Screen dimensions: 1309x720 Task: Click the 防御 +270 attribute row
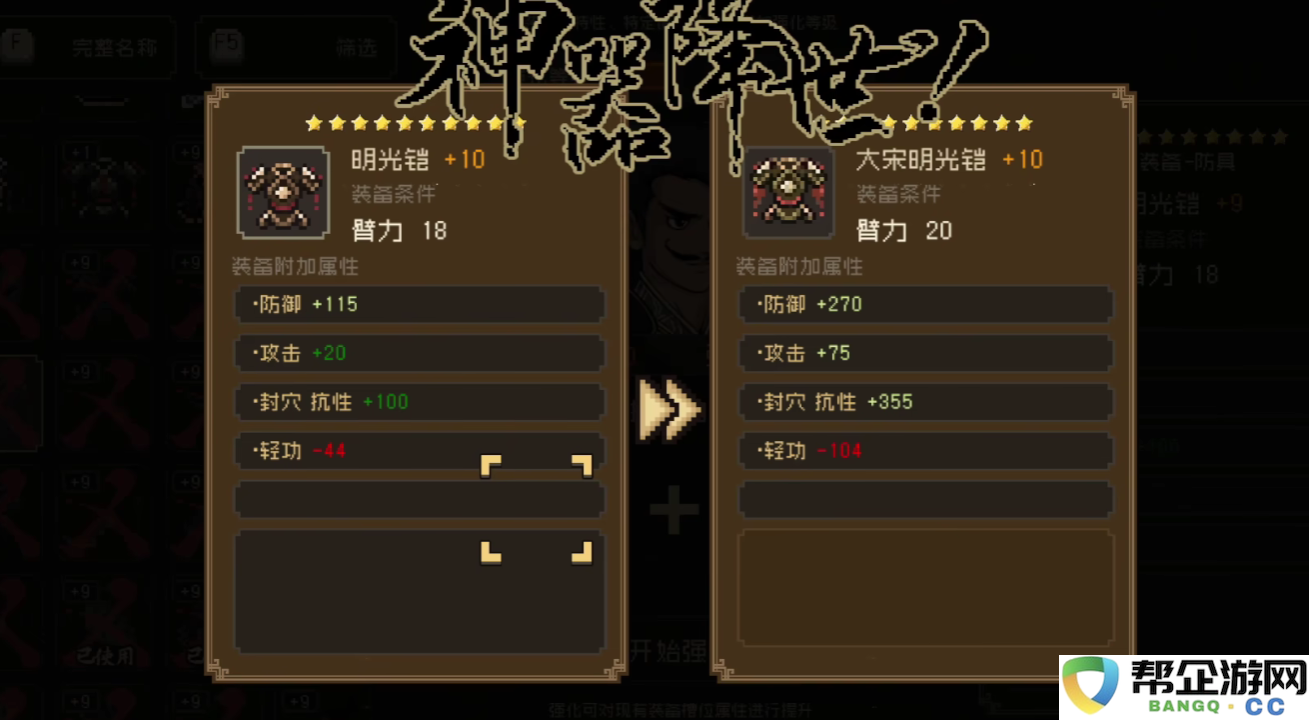pyautogui.click(x=924, y=304)
